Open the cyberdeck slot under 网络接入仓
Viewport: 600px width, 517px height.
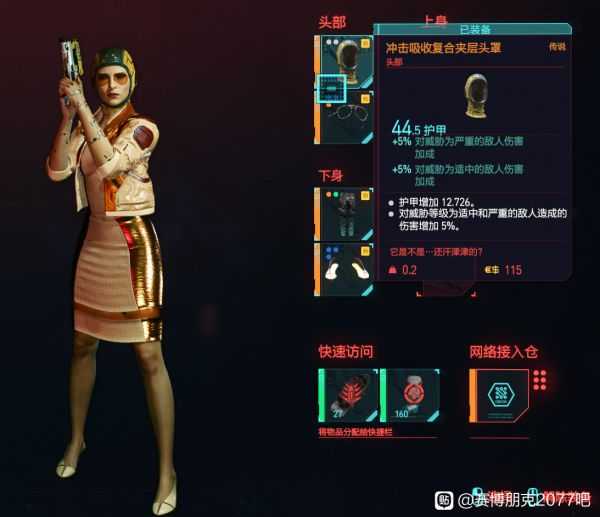[498, 396]
